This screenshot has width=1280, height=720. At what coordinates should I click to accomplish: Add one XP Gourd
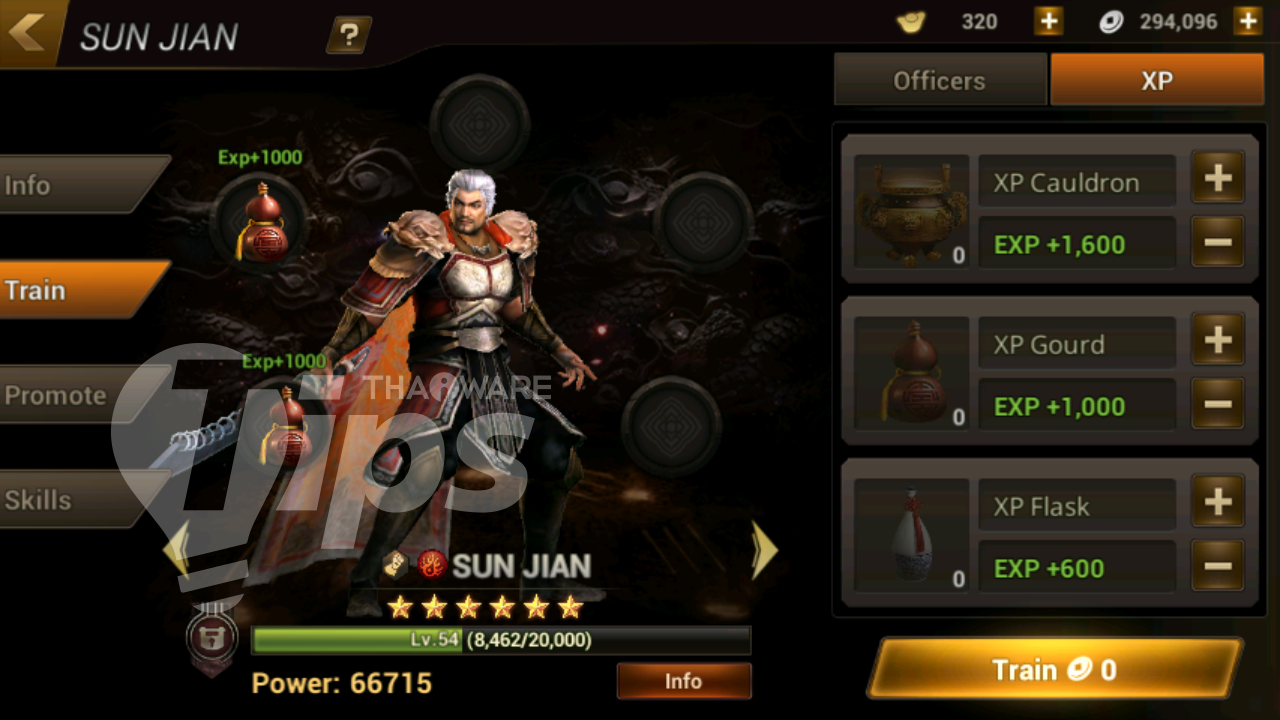[1217, 341]
